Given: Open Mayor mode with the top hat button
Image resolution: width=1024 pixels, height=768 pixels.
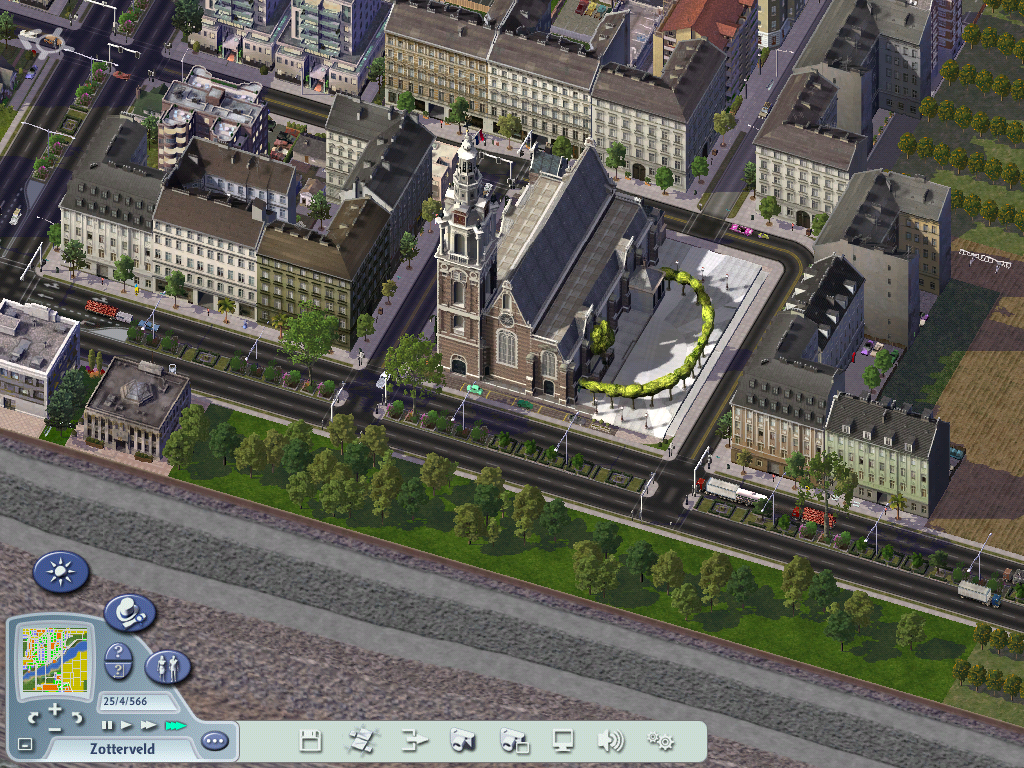Looking at the screenshot, I should point(130,612).
